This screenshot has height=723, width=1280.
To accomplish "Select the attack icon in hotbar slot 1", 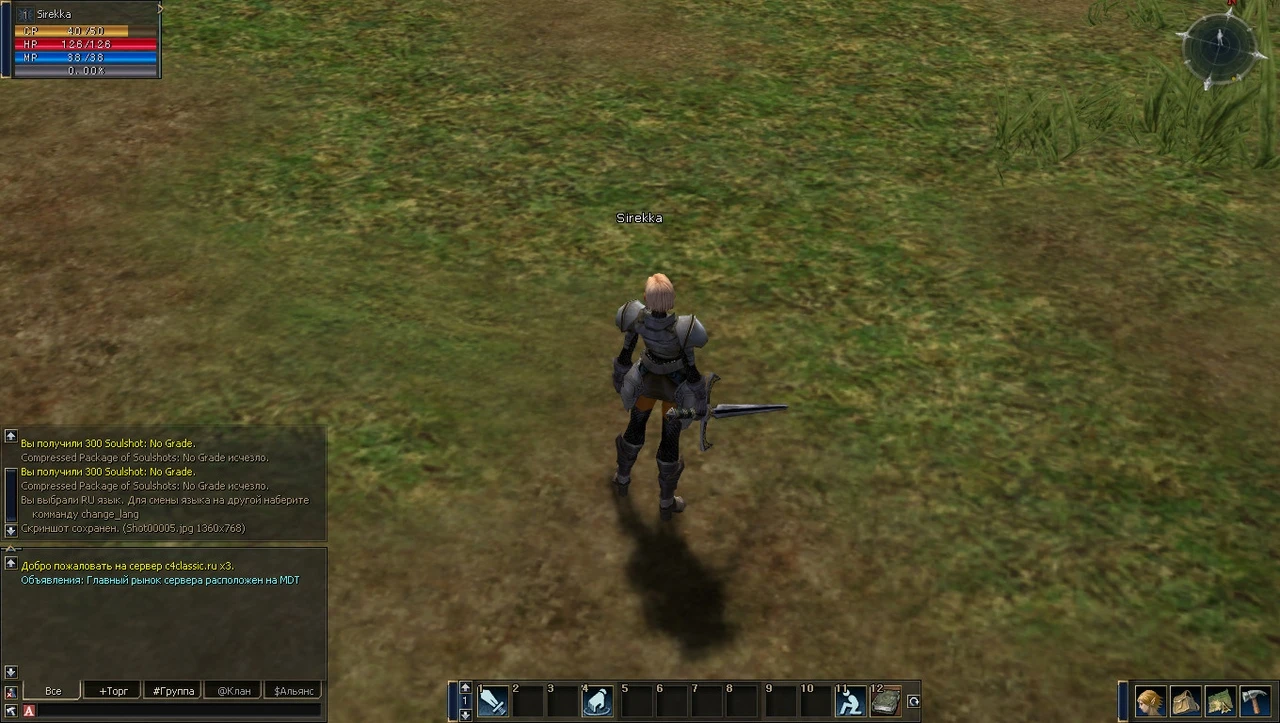I will pyautogui.click(x=492, y=701).
